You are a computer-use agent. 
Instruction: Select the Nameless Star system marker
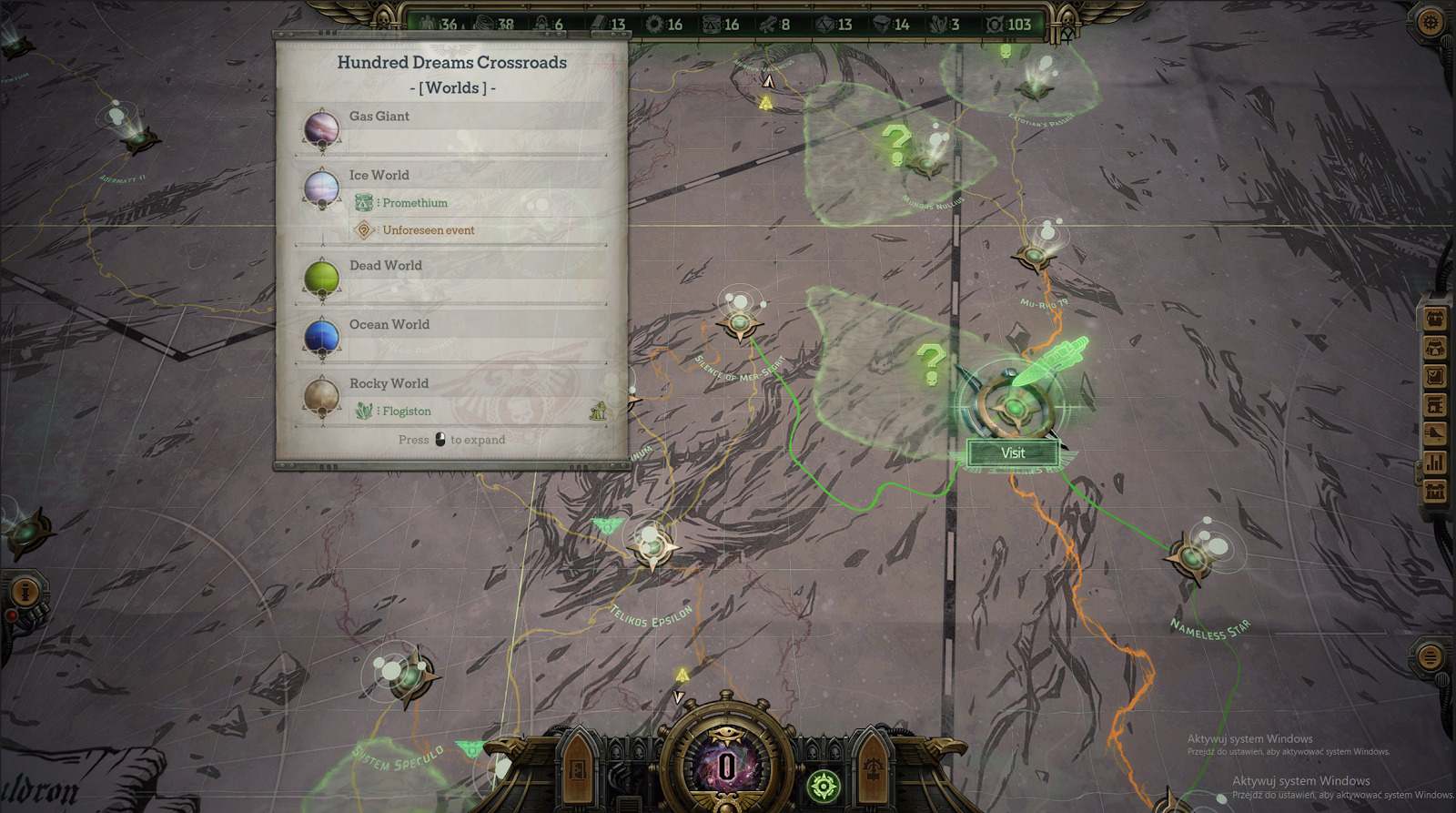coord(1190,556)
